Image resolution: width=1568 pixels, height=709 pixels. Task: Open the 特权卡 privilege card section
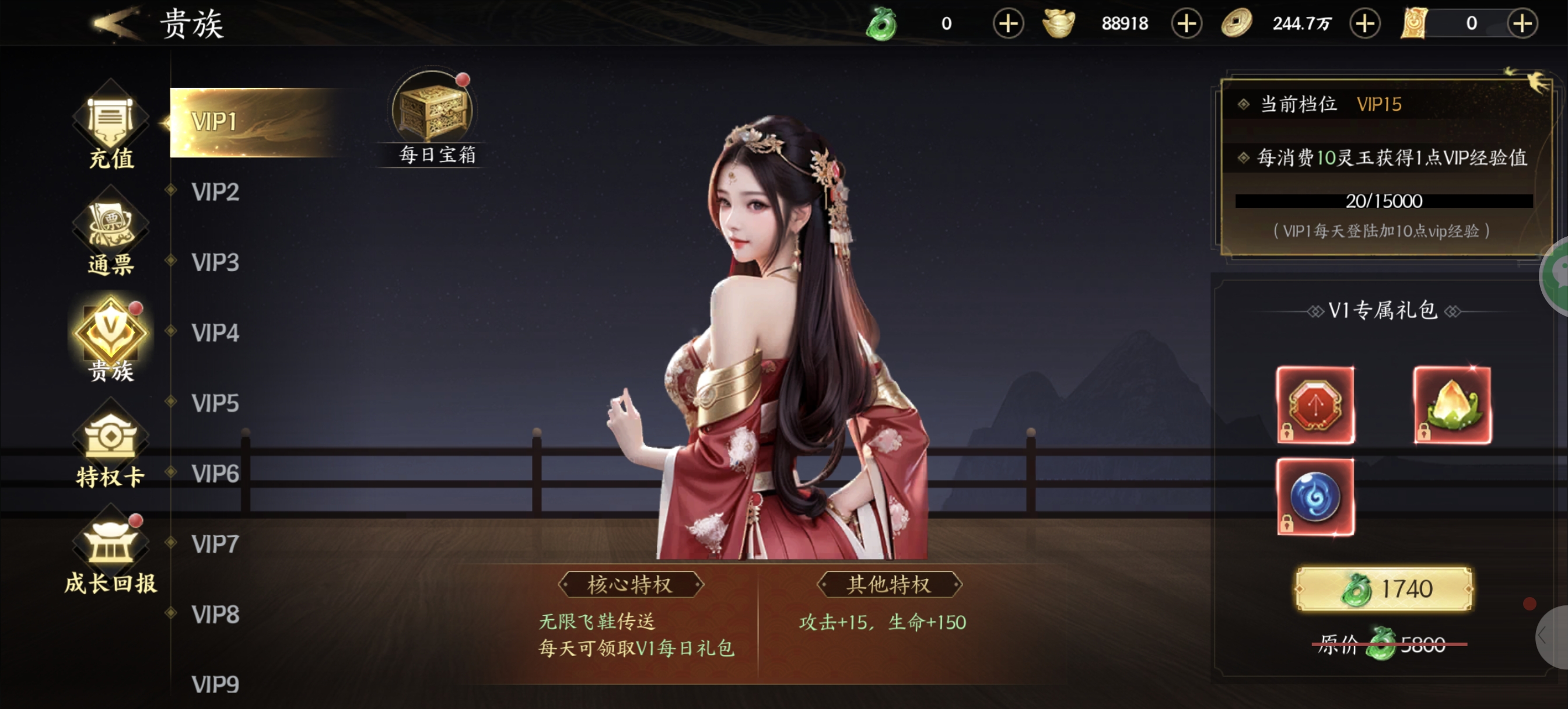tap(111, 447)
